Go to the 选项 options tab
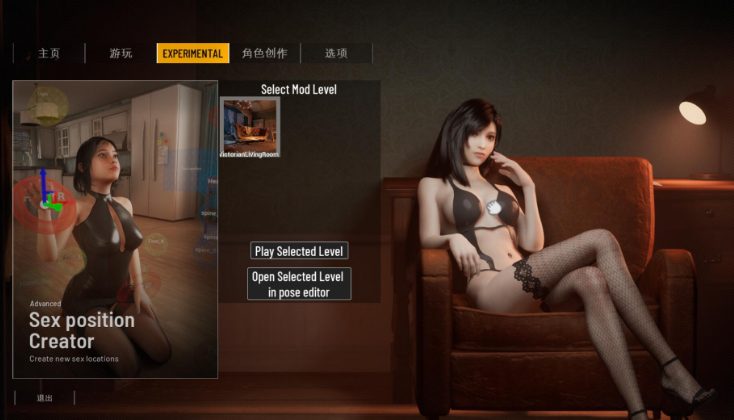Screen dimensions: 734x420 [336, 53]
